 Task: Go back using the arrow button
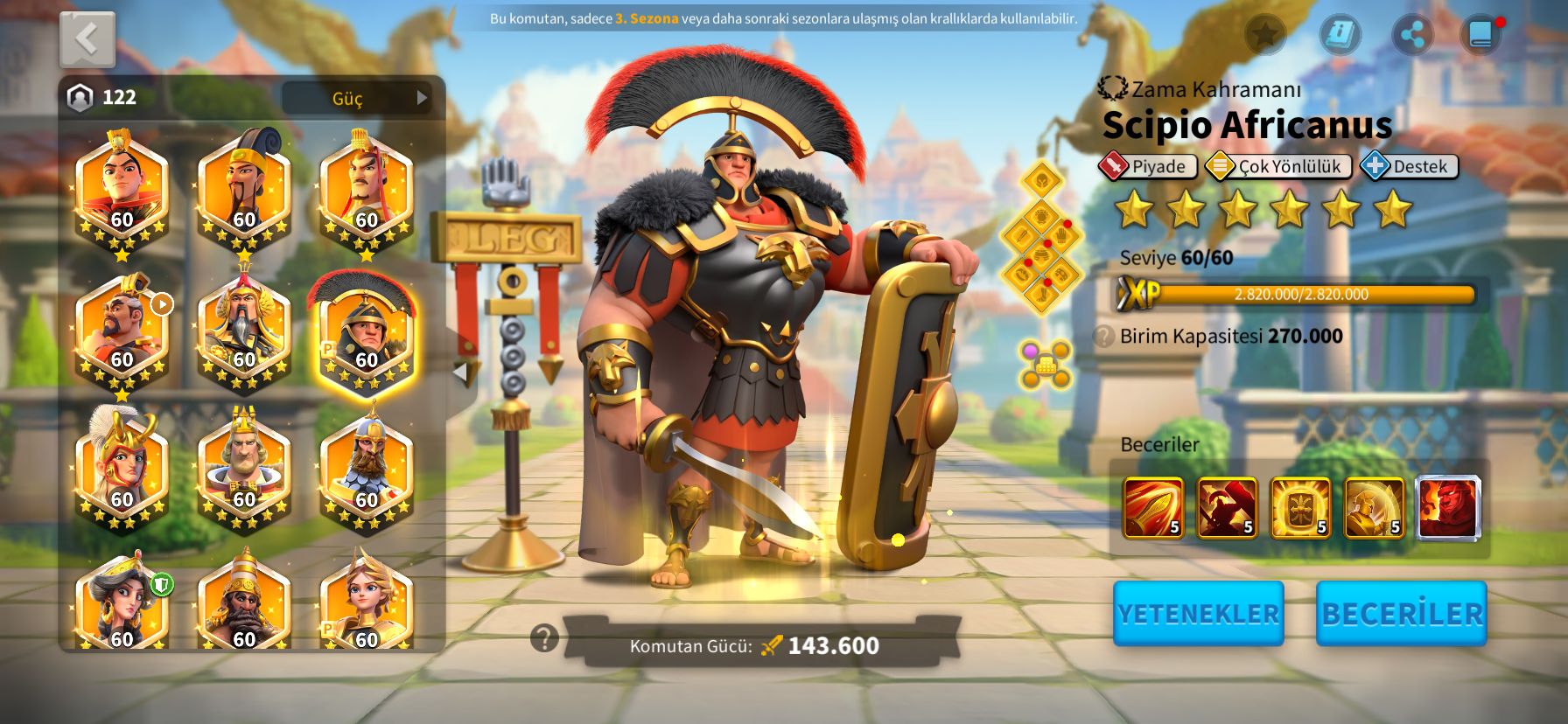point(87,39)
